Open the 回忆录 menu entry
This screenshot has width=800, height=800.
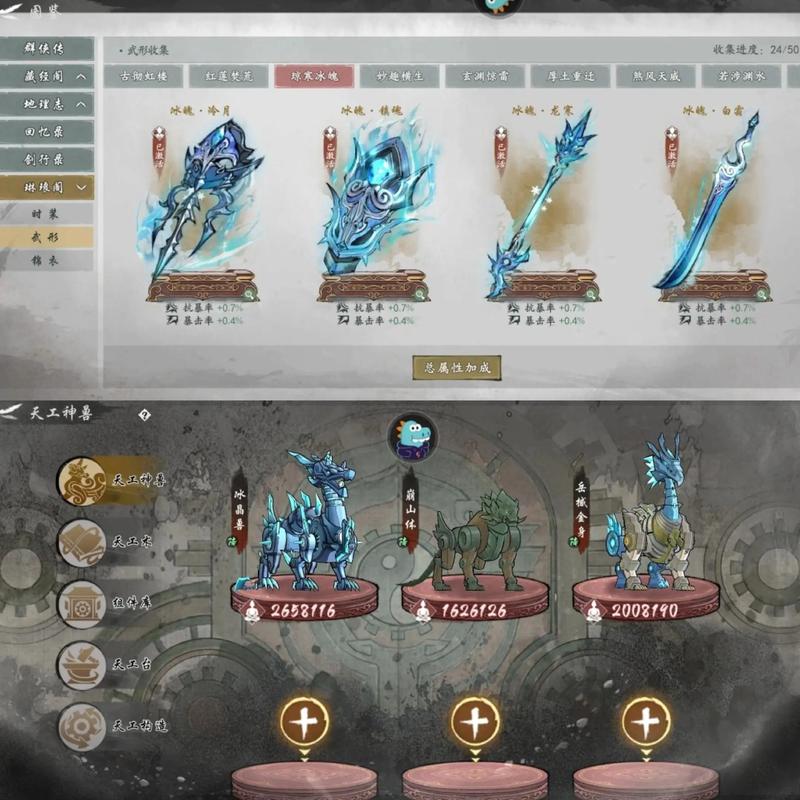click(46, 131)
